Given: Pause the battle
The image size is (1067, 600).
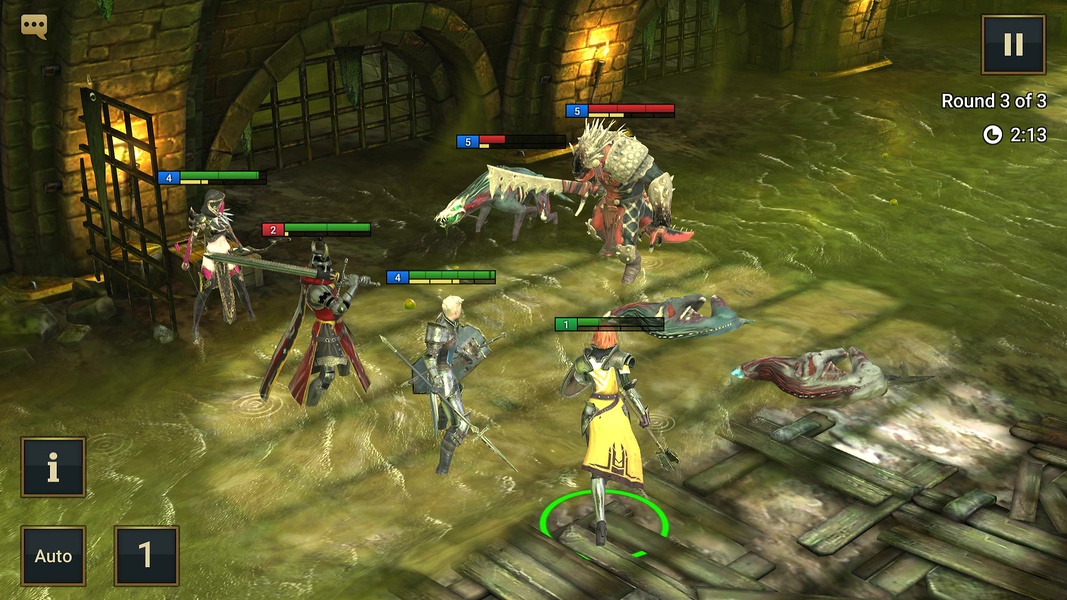Looking at the screenshot, I should pyautogui.click(x=1013, y=45).
